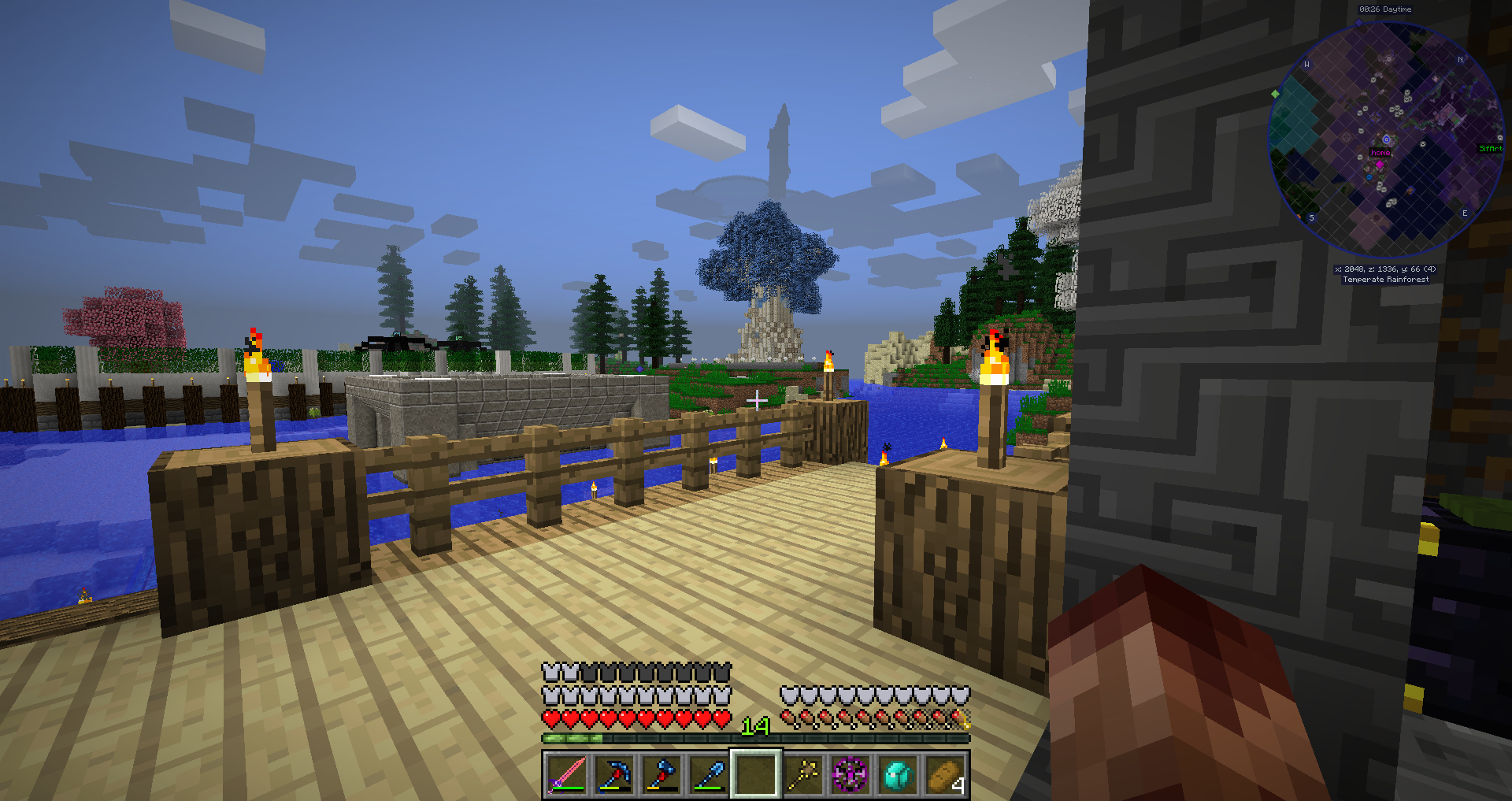Viewport: 1512px width, 801px height.
Task: Choose the cyan backpack hotbar slot
Action: tap(898, 774)
